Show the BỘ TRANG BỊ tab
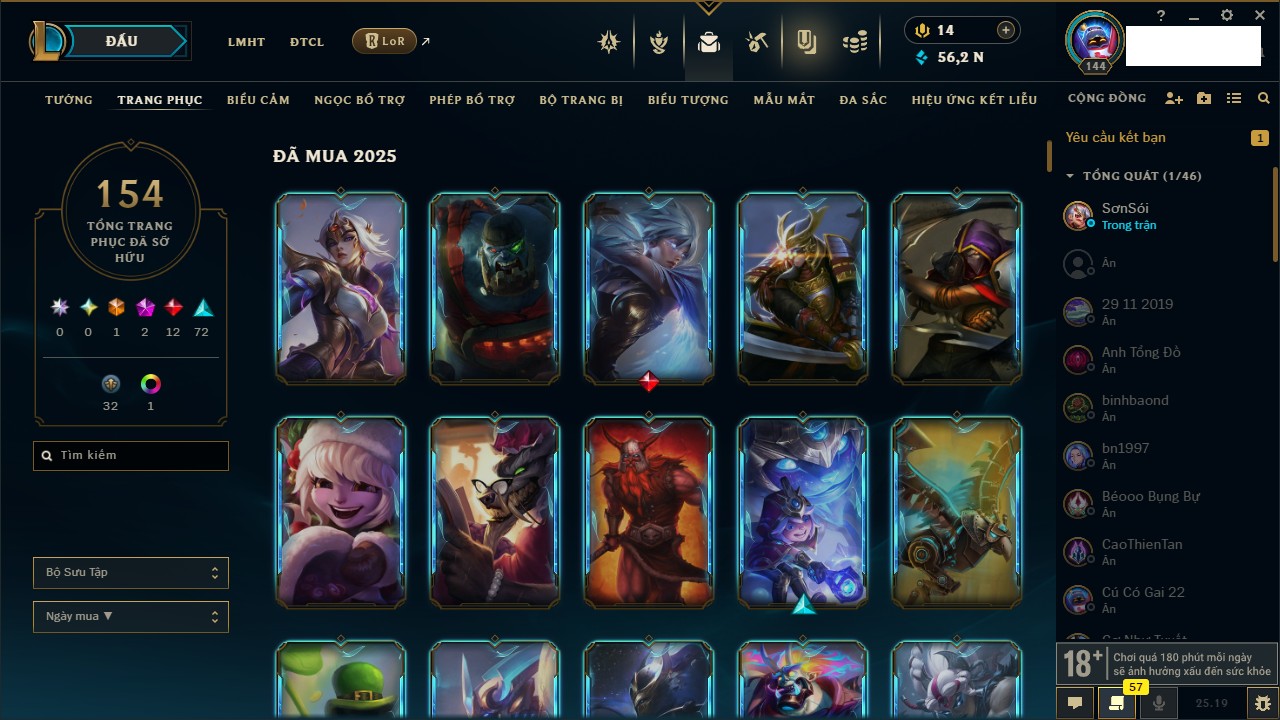This screenshot has height=720, width=1280. [x=581, y=100]
